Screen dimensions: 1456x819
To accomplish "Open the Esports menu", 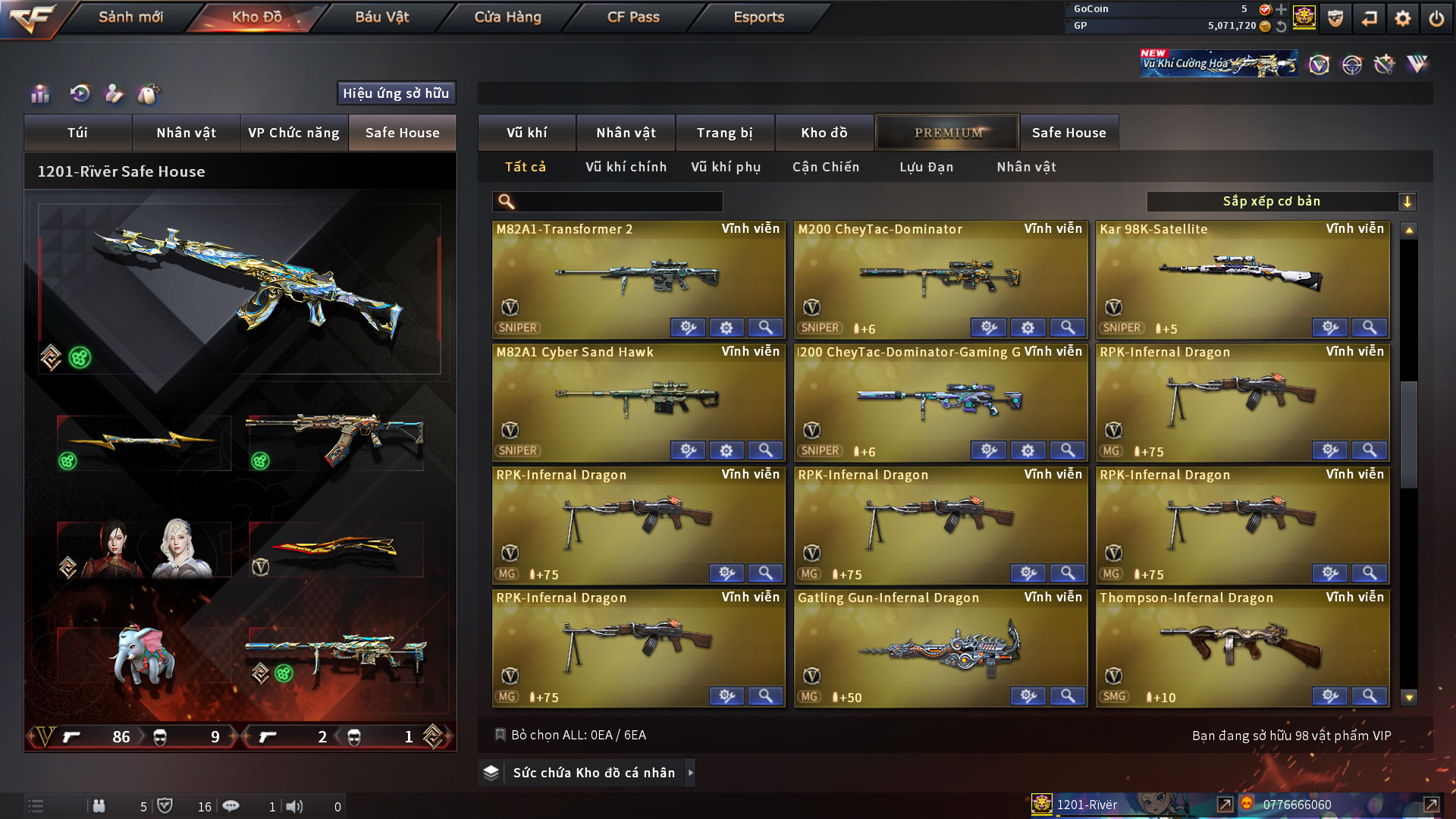I will (758, 17).
